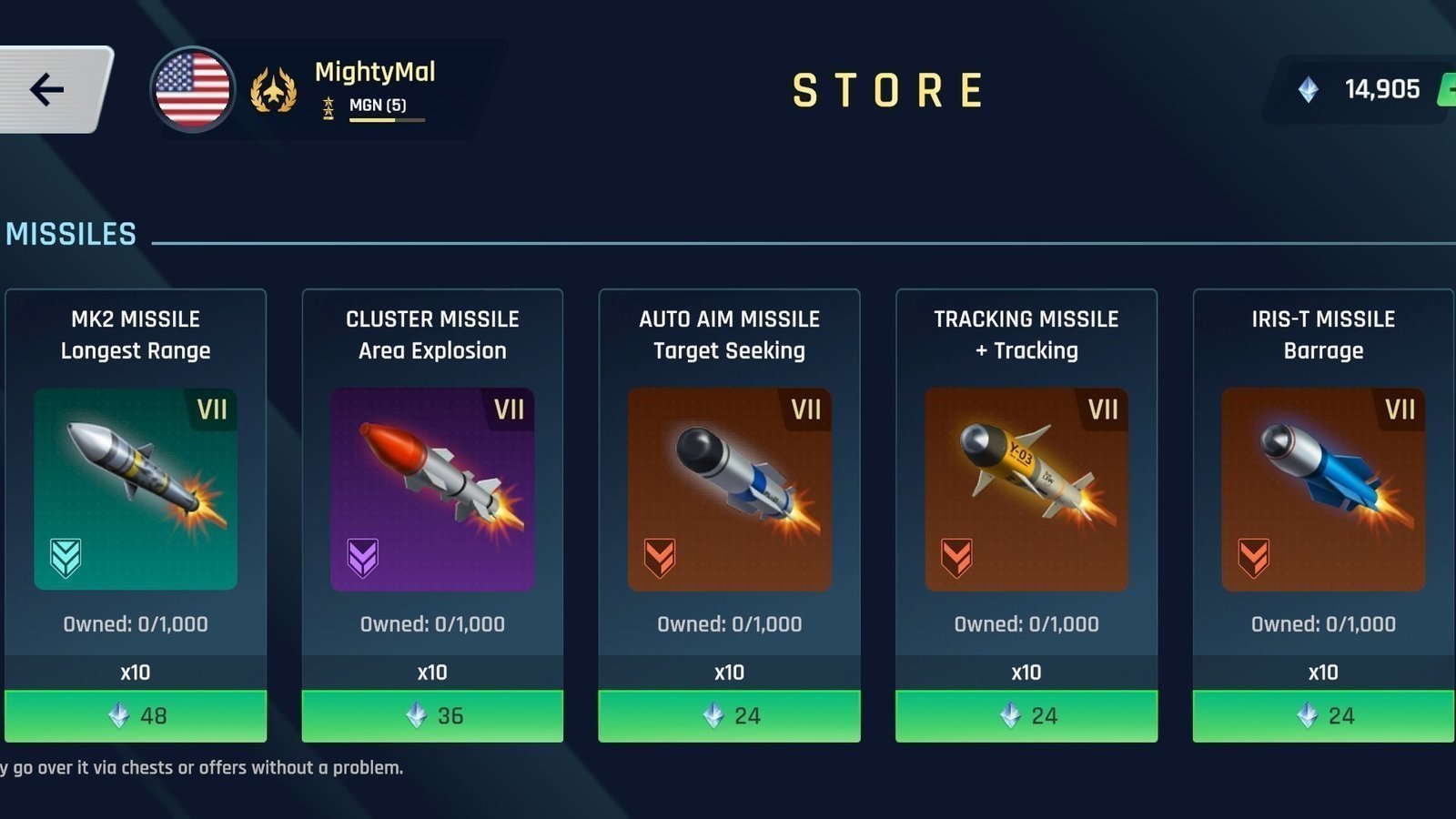This screenshot has width=1456, height=819.
Task: View the blue IRIS-T Missile image
Action: 1323,490
